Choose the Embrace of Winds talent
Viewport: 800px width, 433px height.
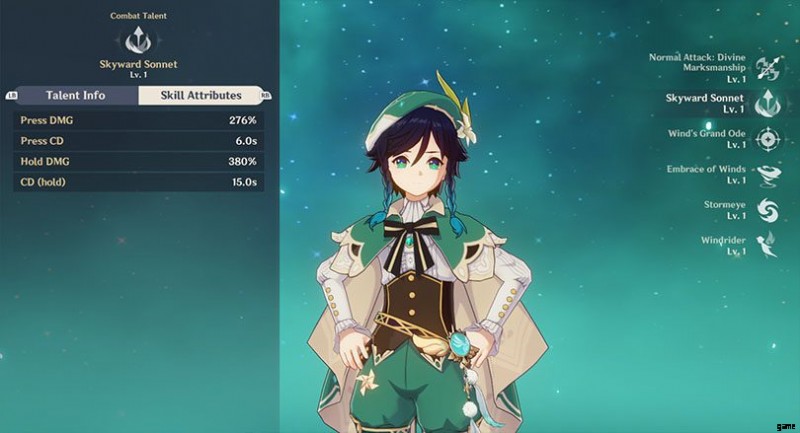click(x=768, y=174)
